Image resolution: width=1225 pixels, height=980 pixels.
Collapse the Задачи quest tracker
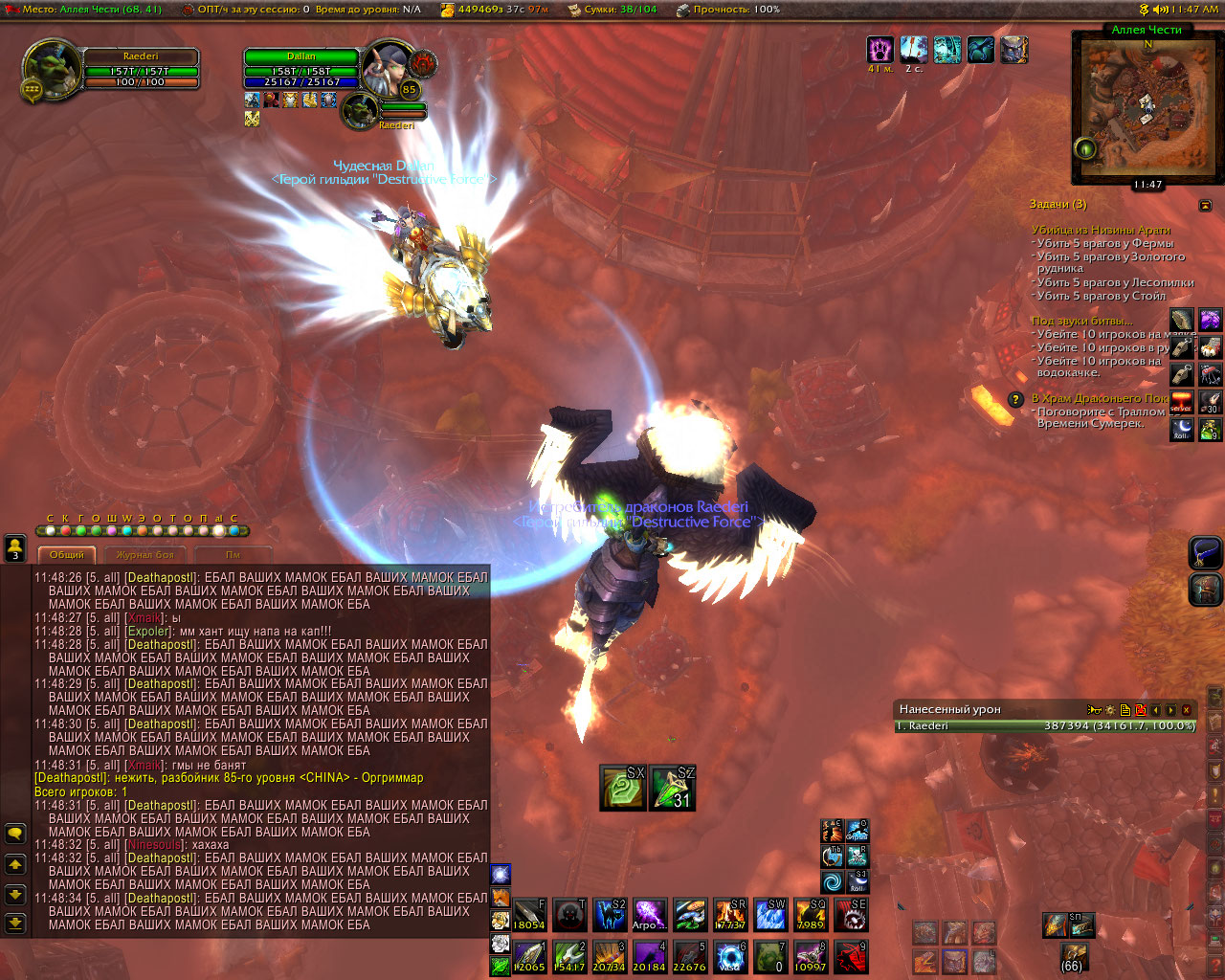point(1205,206)
